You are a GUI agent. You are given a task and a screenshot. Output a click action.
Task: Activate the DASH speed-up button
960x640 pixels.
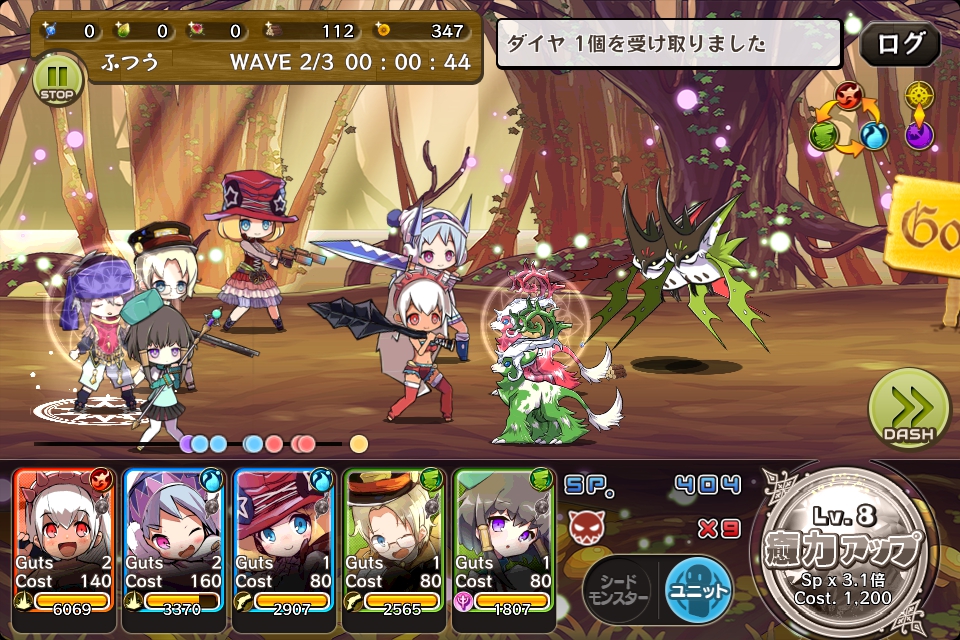906,410
